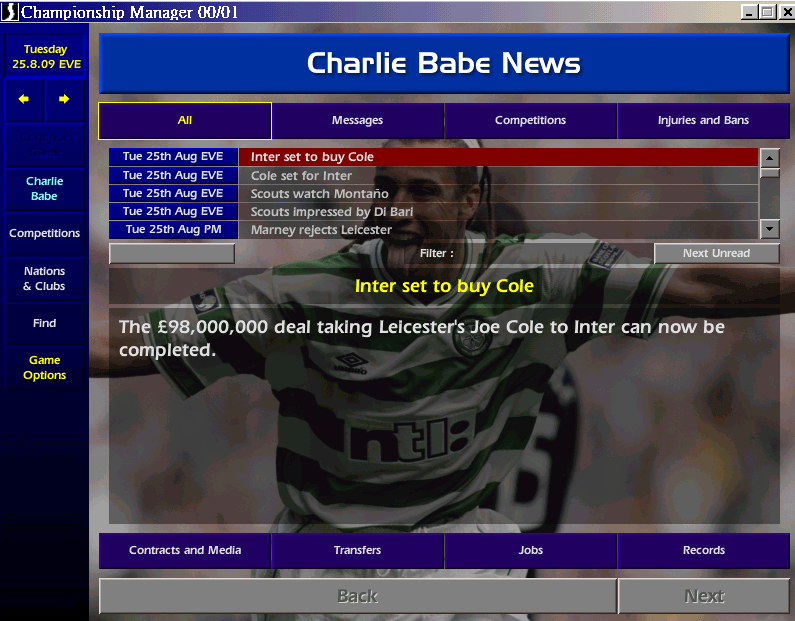Open Contracts and Media section
Screen dimensions: 795x621
pyautogui.click(x=185, y=551)
